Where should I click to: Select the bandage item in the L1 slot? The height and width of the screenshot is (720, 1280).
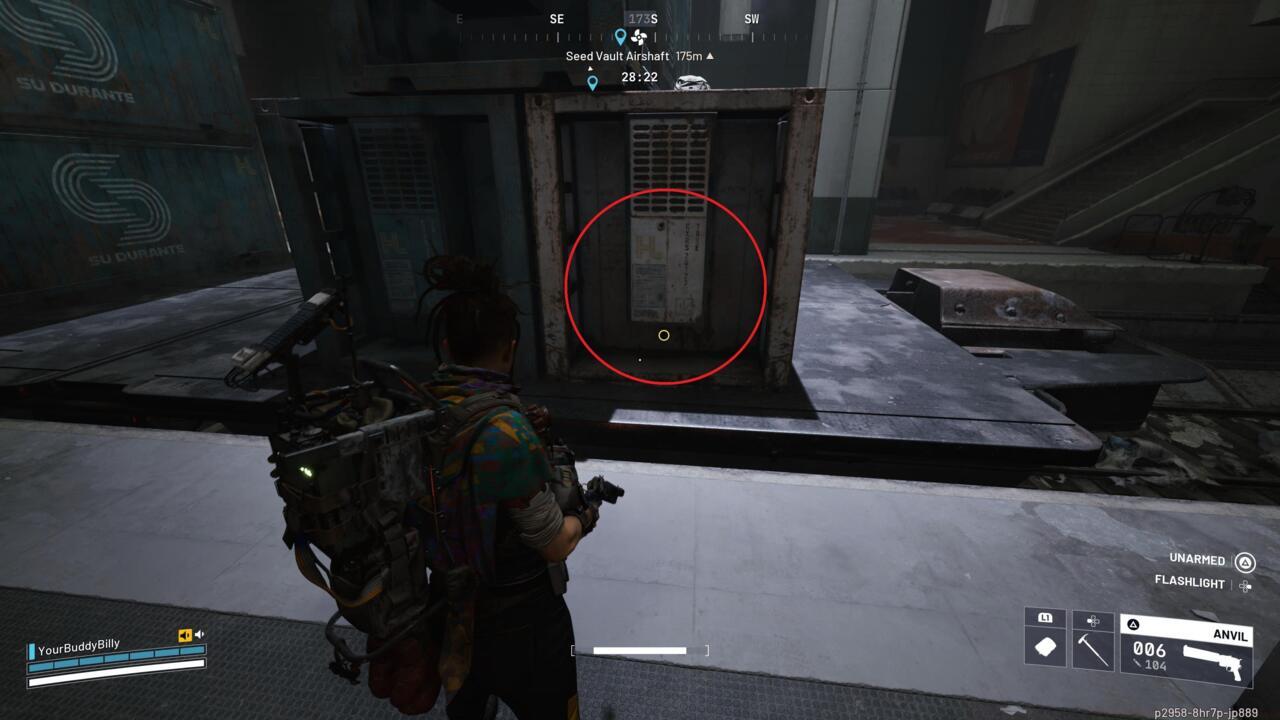(x=1044, y=647)
